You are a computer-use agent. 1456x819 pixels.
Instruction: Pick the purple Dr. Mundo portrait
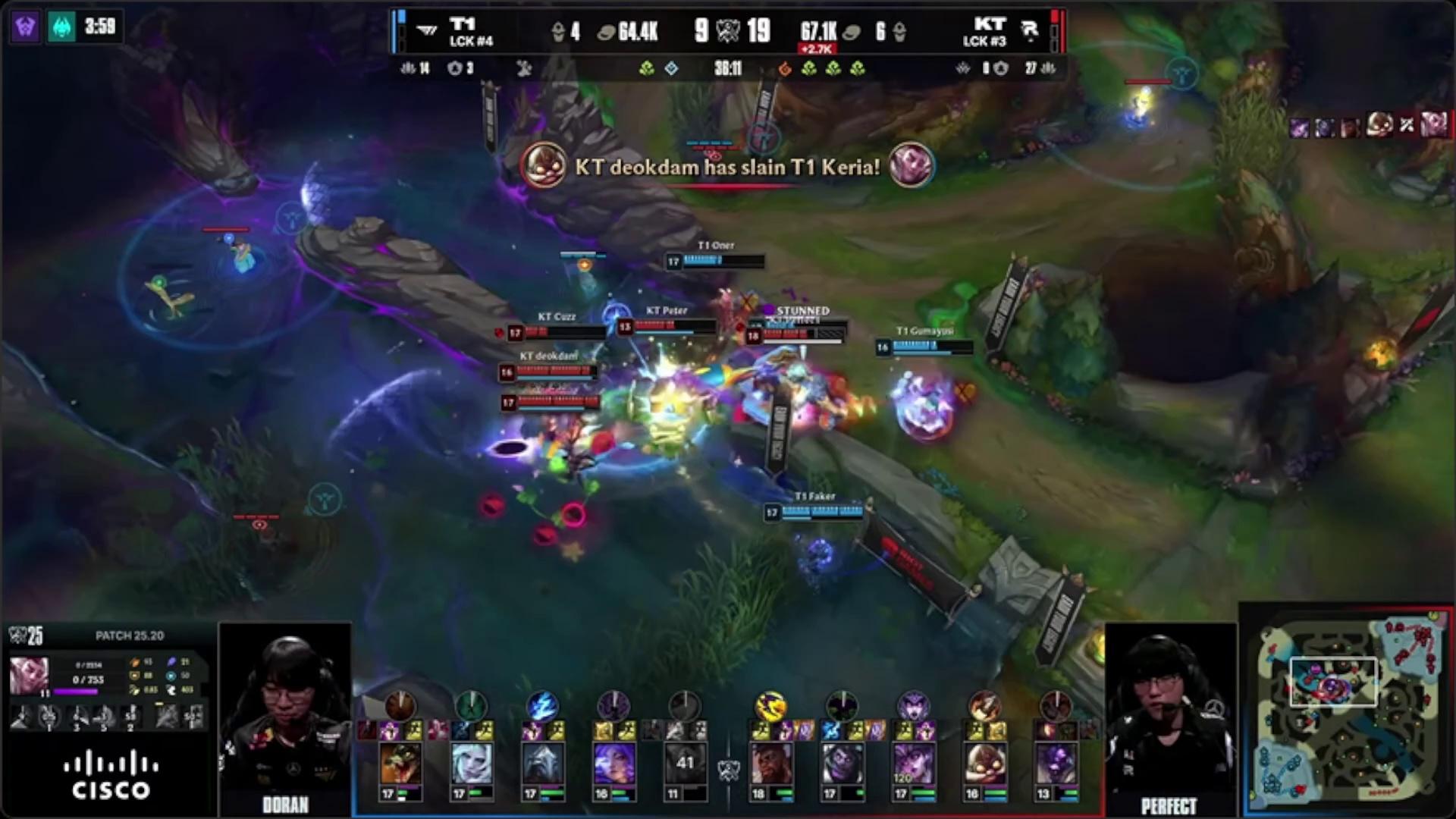tap(841, 763)
